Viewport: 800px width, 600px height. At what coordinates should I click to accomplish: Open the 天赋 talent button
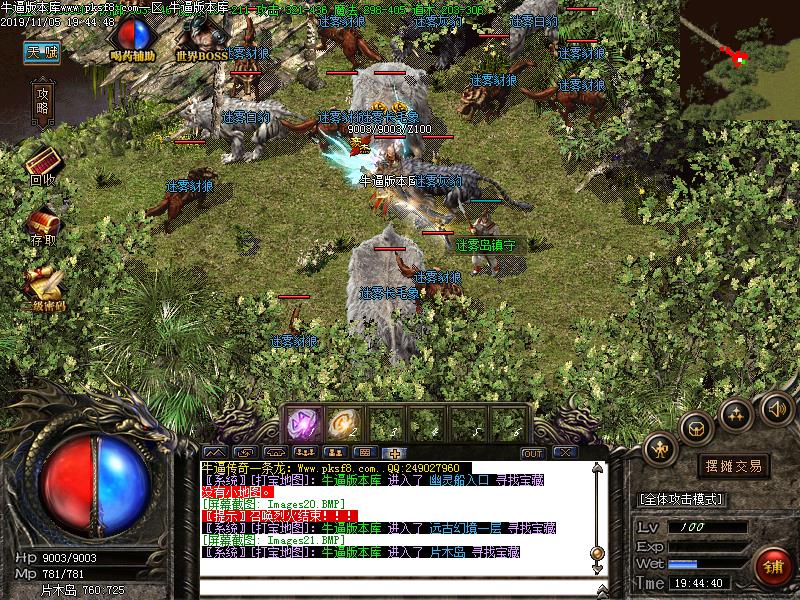[x=42, y=53]
